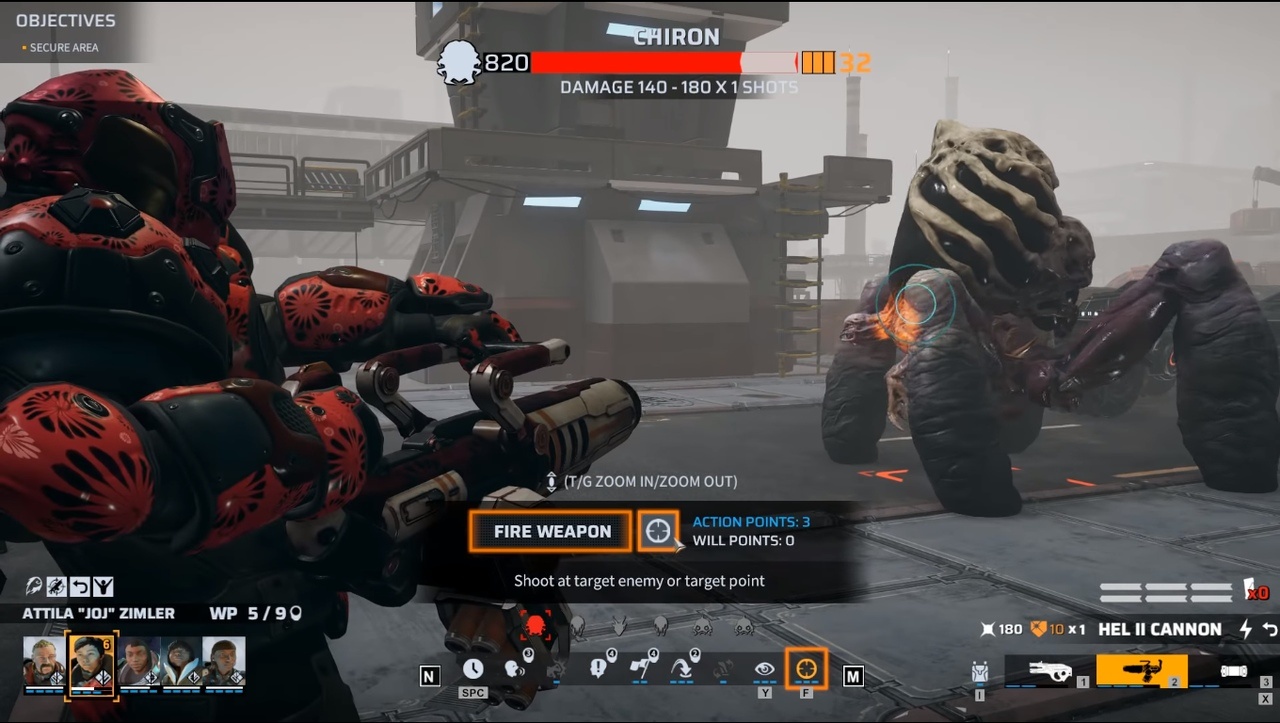Enable the eye overwatch ability
Image resolution: width=1280 pixels, height=723 pixels.
click(765, 668)
